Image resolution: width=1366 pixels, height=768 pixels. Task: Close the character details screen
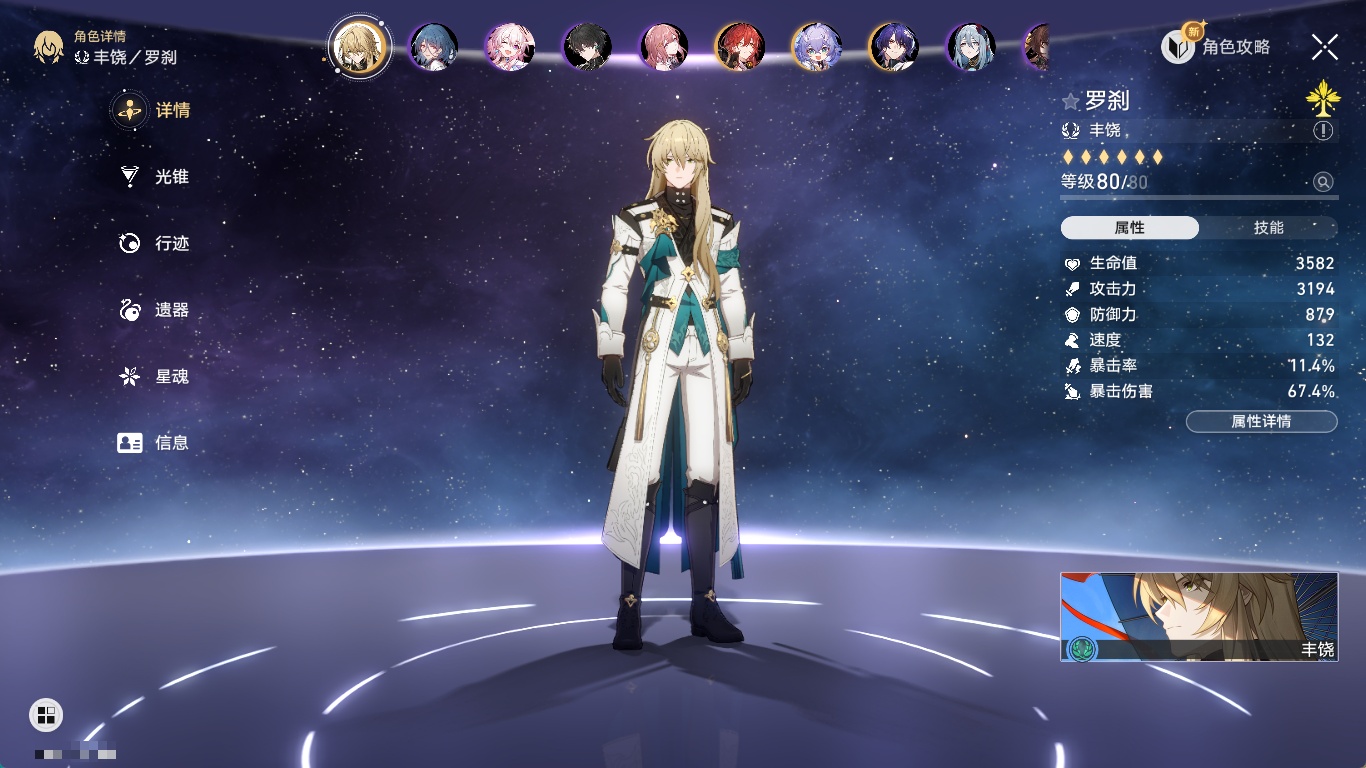(x=1325, y=46)
